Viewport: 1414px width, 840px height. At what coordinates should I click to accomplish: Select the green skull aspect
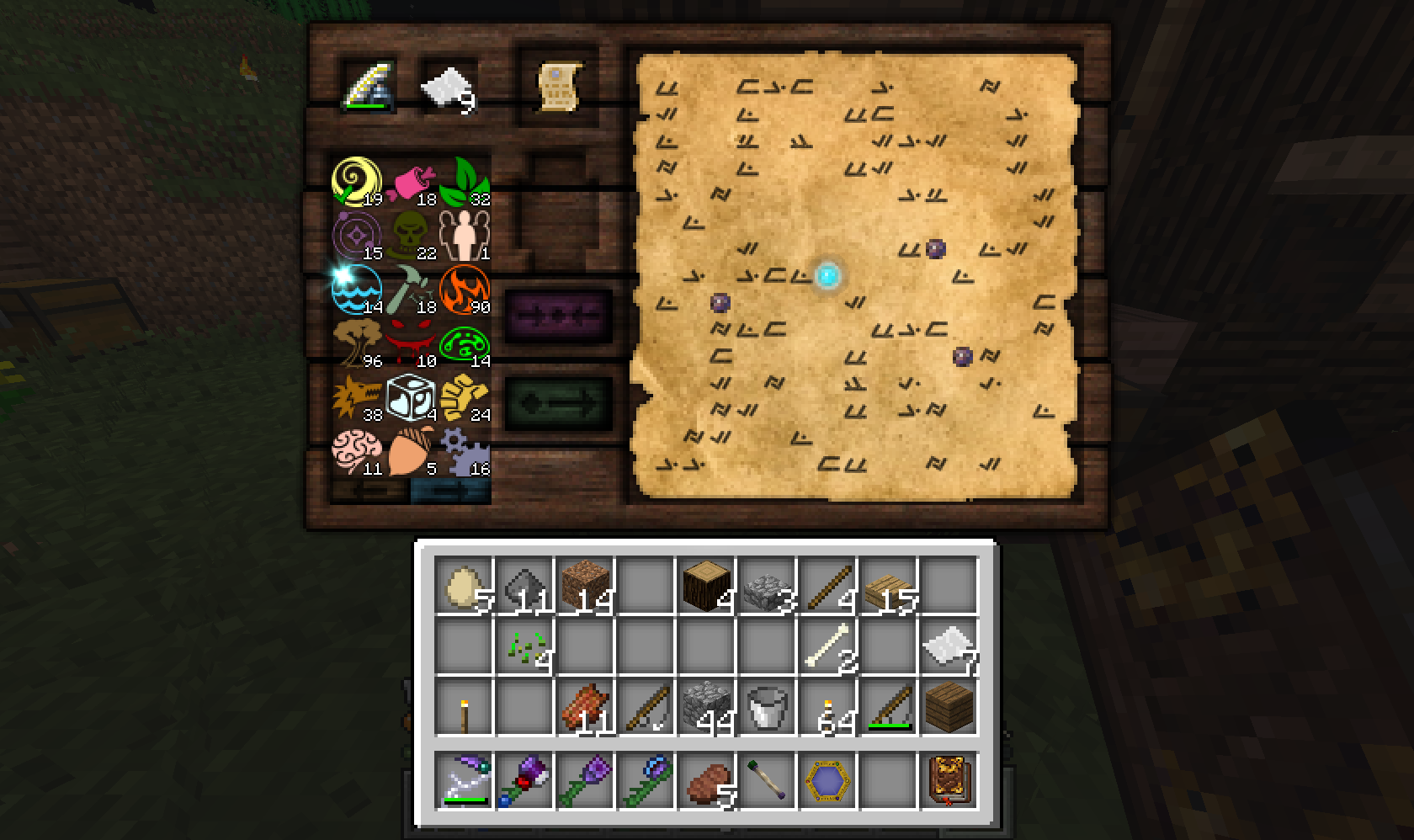[411, 236]
